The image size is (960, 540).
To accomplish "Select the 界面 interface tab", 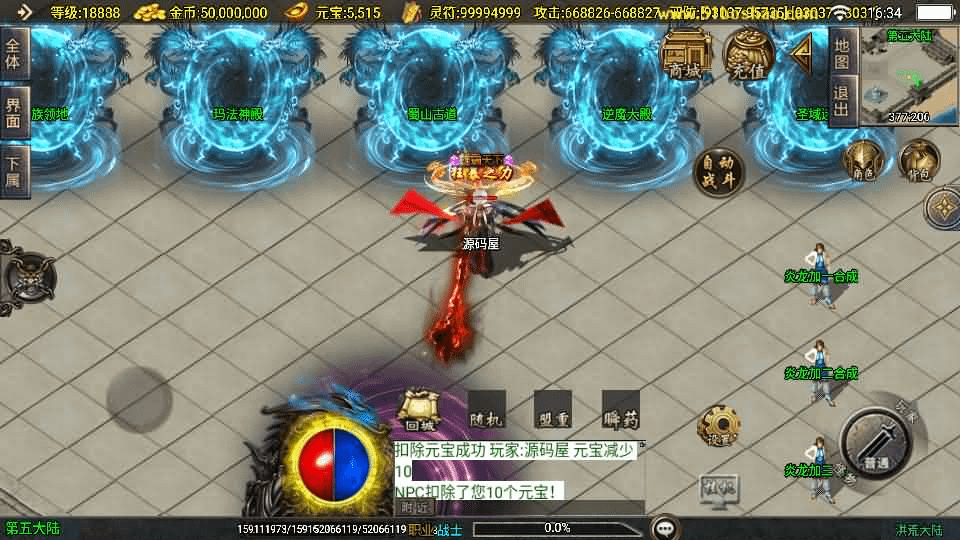I will point(14,112).
